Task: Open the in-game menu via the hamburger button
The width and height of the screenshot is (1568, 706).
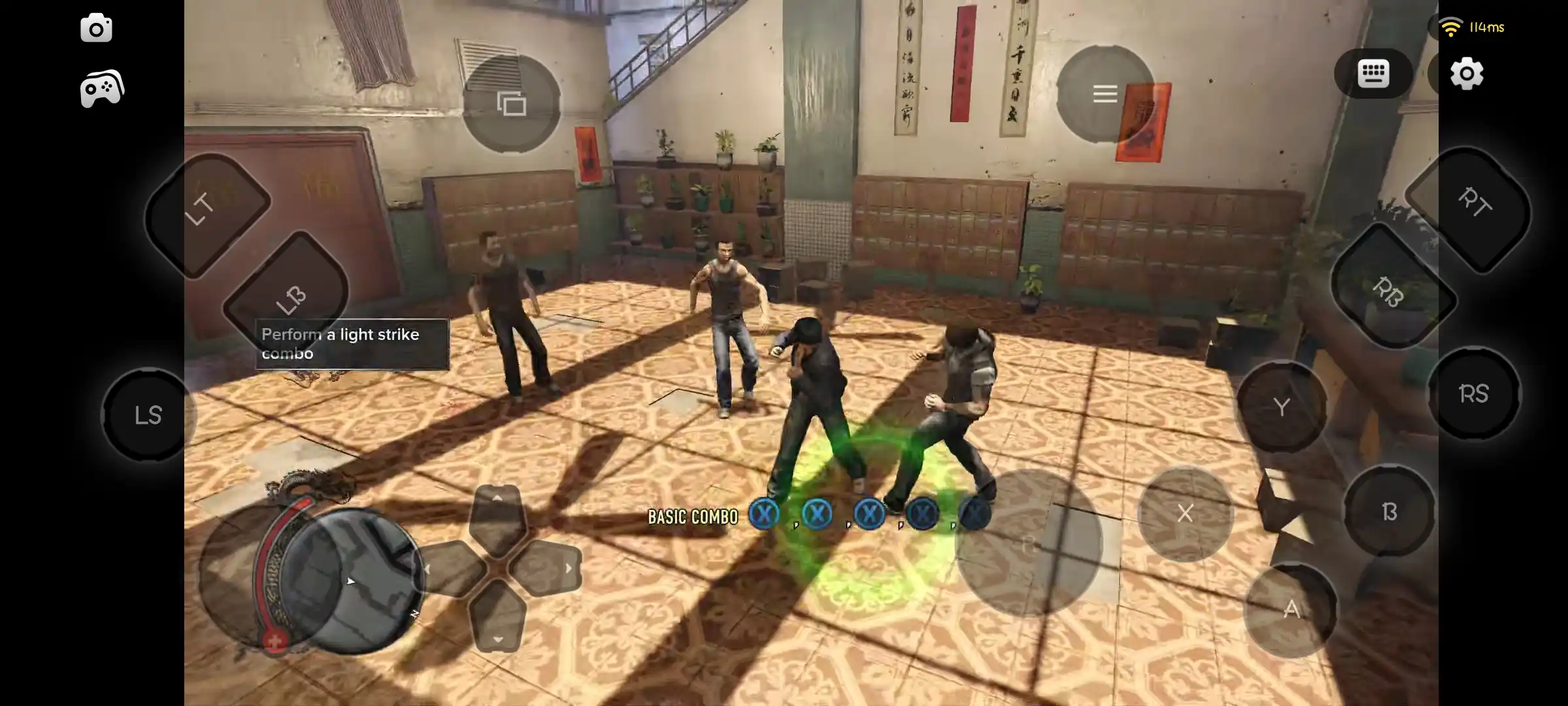Action: click(1105, 93)
